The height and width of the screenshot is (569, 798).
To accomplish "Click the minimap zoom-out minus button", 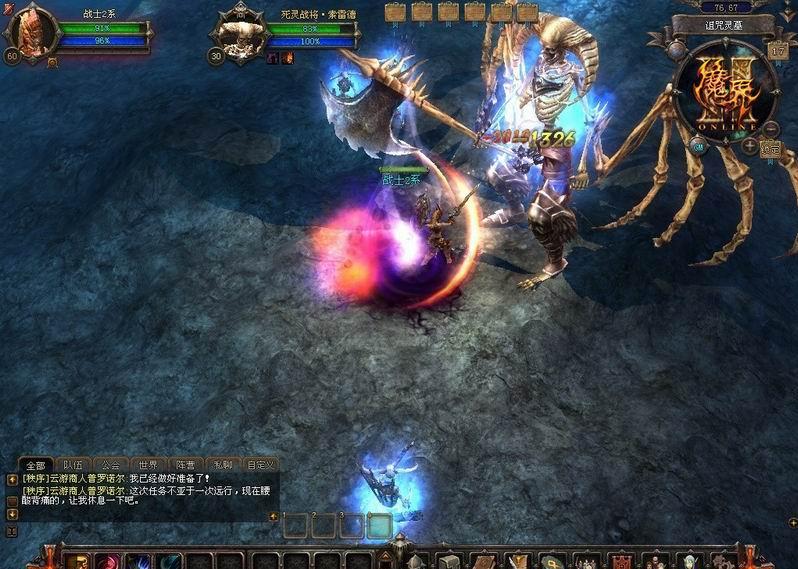I will pos(771,129).
